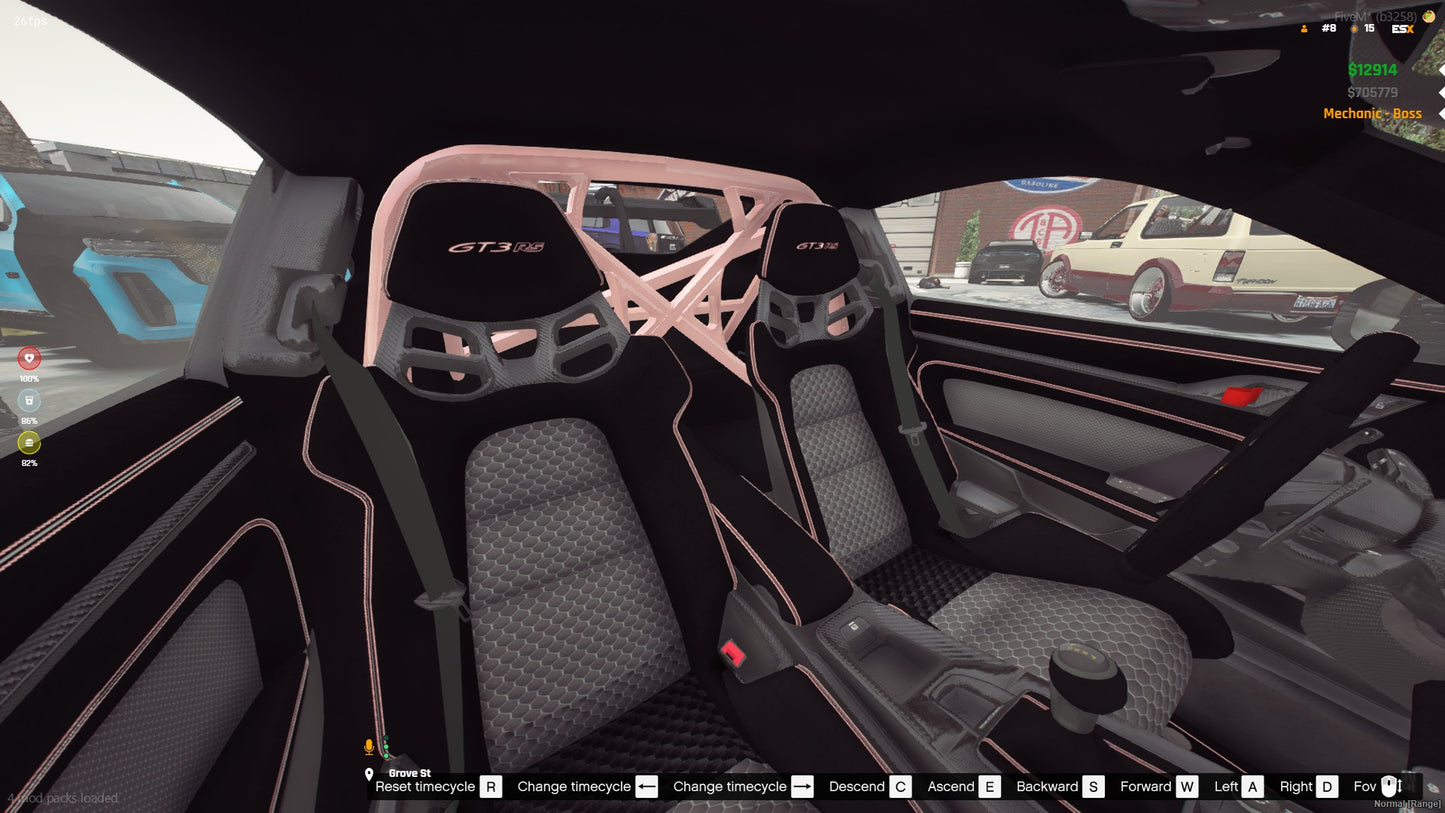Click the Mechanic - Boss job label
Viewport: 1445px width, 813px height.
click(1372, 113)
